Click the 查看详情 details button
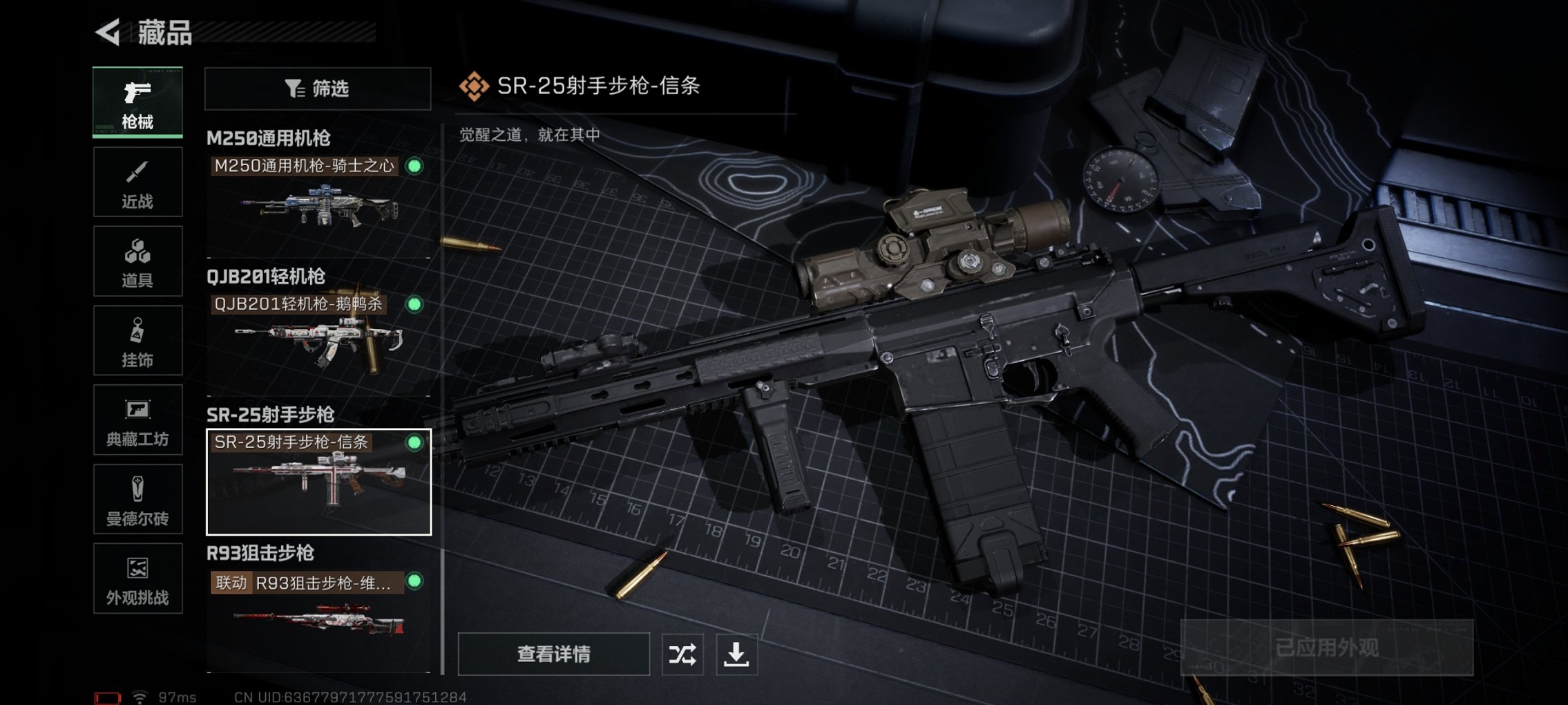Viewport: 1568px width, 705px height. point(553,653)
